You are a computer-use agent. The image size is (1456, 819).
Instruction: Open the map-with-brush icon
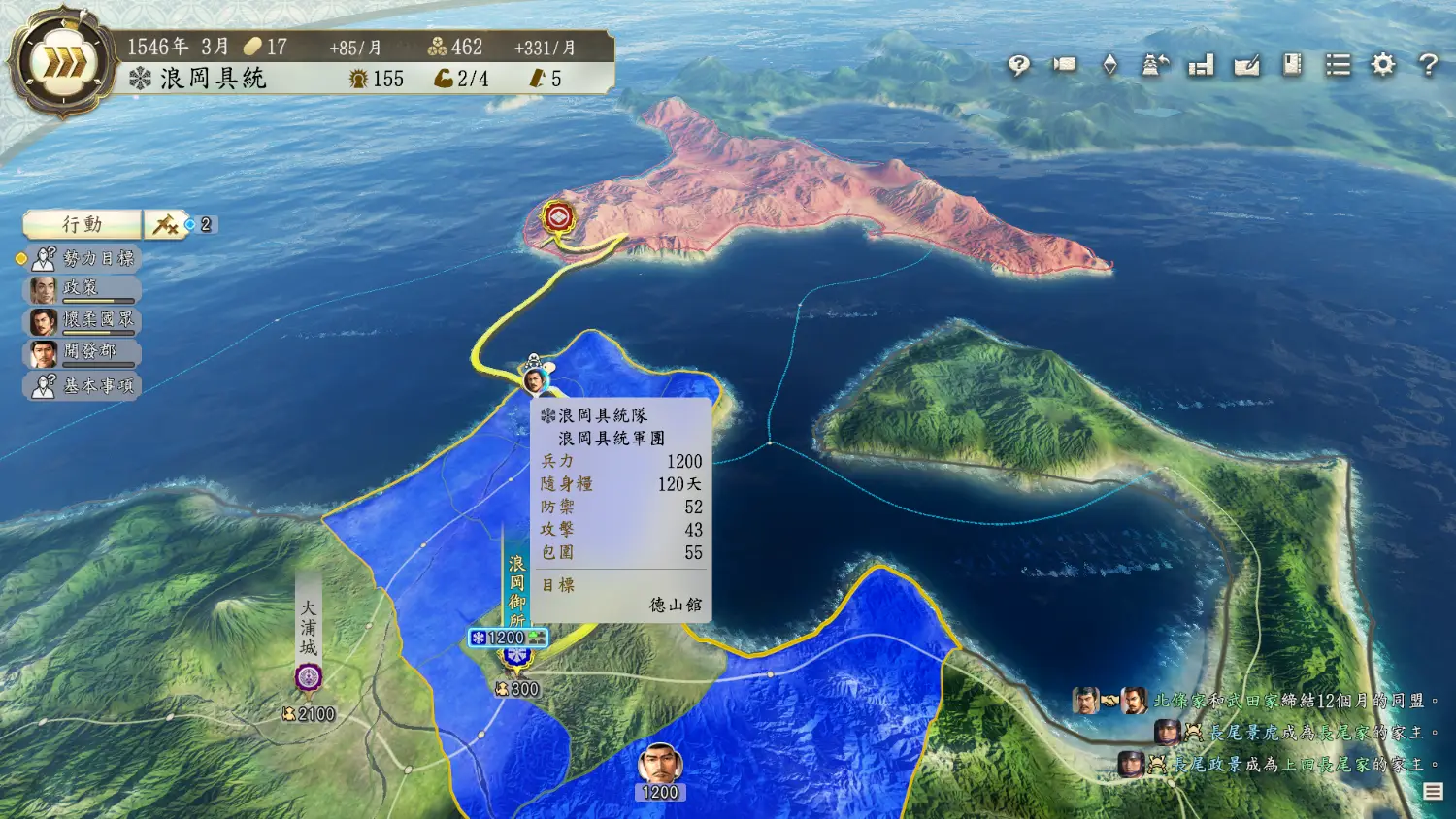(1246, 65)
